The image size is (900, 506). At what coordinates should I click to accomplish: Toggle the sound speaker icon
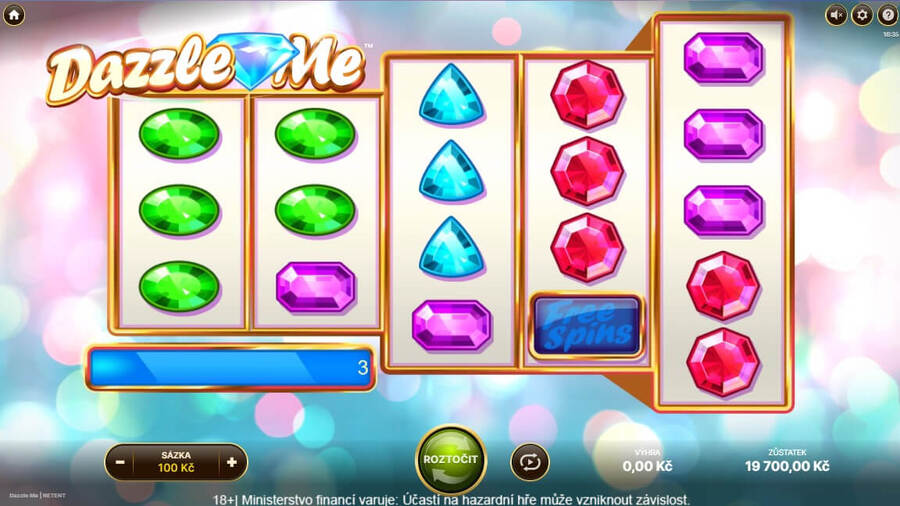point(836,15)
